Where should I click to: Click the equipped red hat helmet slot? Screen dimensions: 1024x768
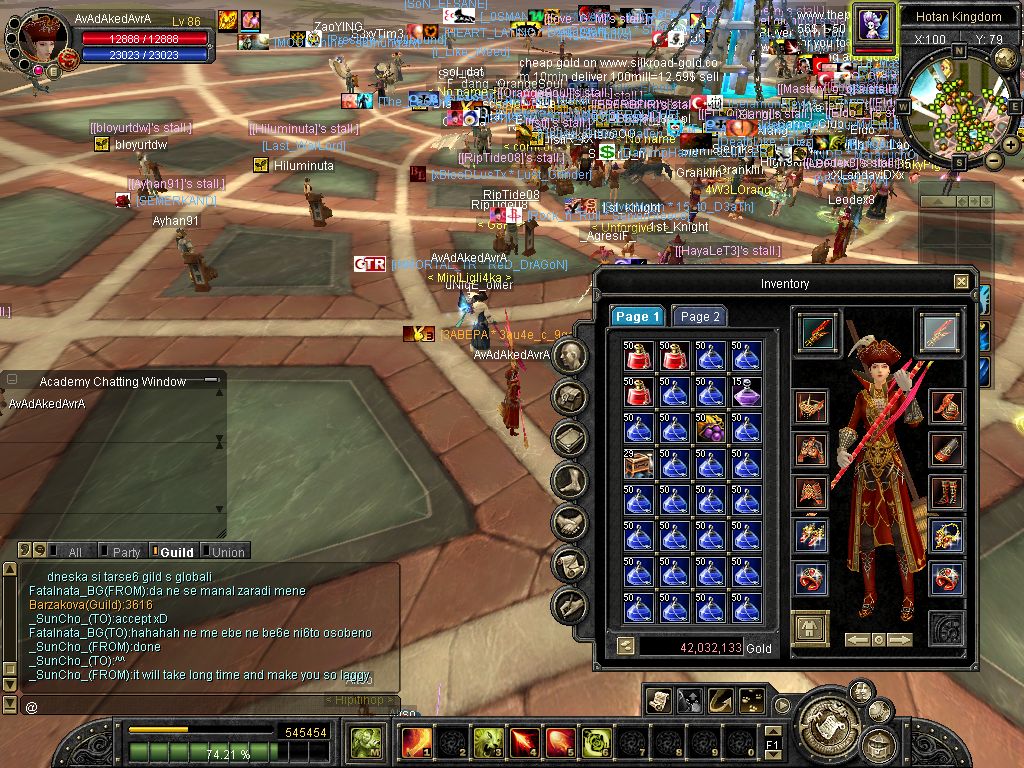(x=811, y=406)
